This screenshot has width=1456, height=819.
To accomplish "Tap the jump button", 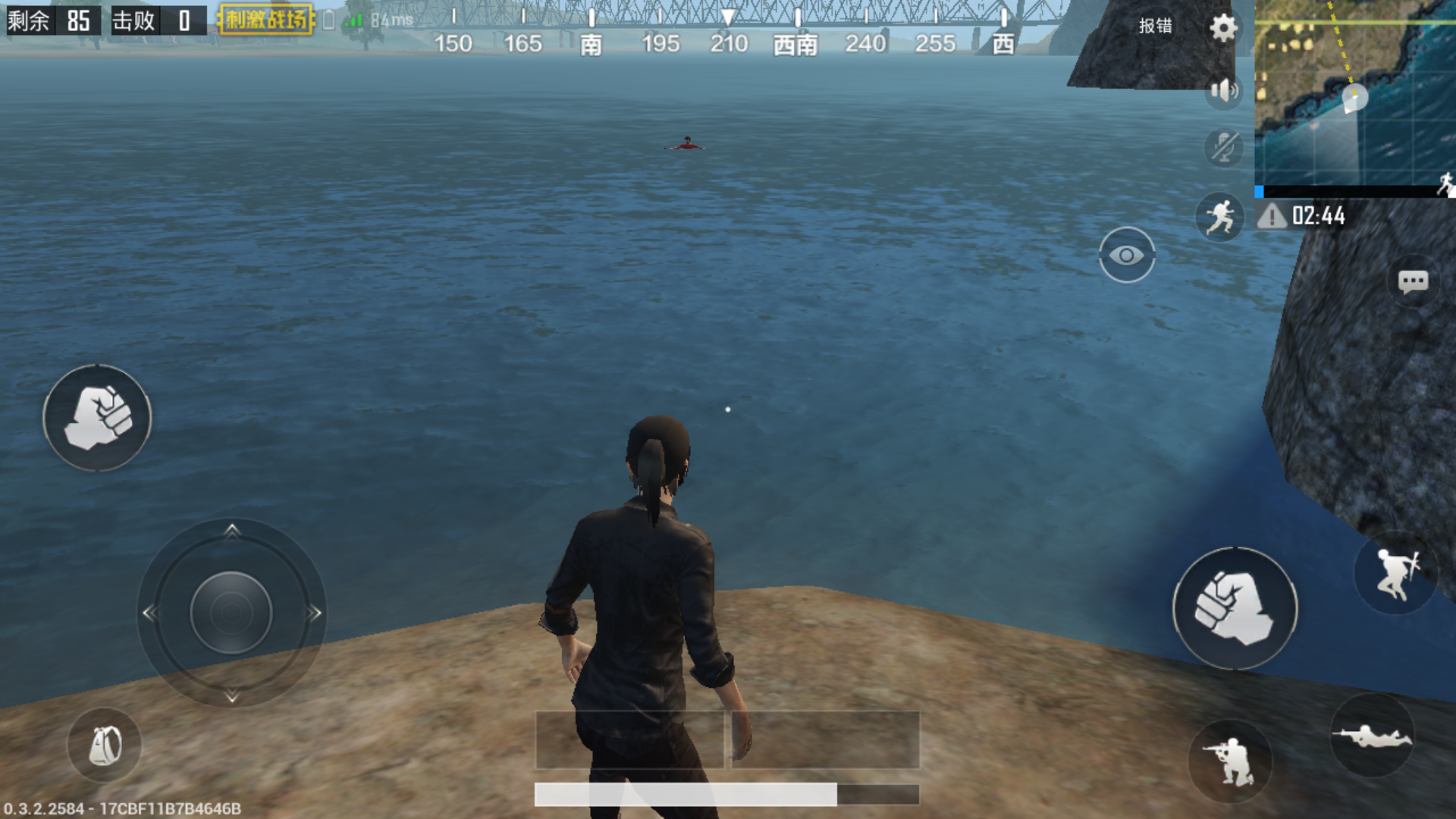I will point(1395,574).
